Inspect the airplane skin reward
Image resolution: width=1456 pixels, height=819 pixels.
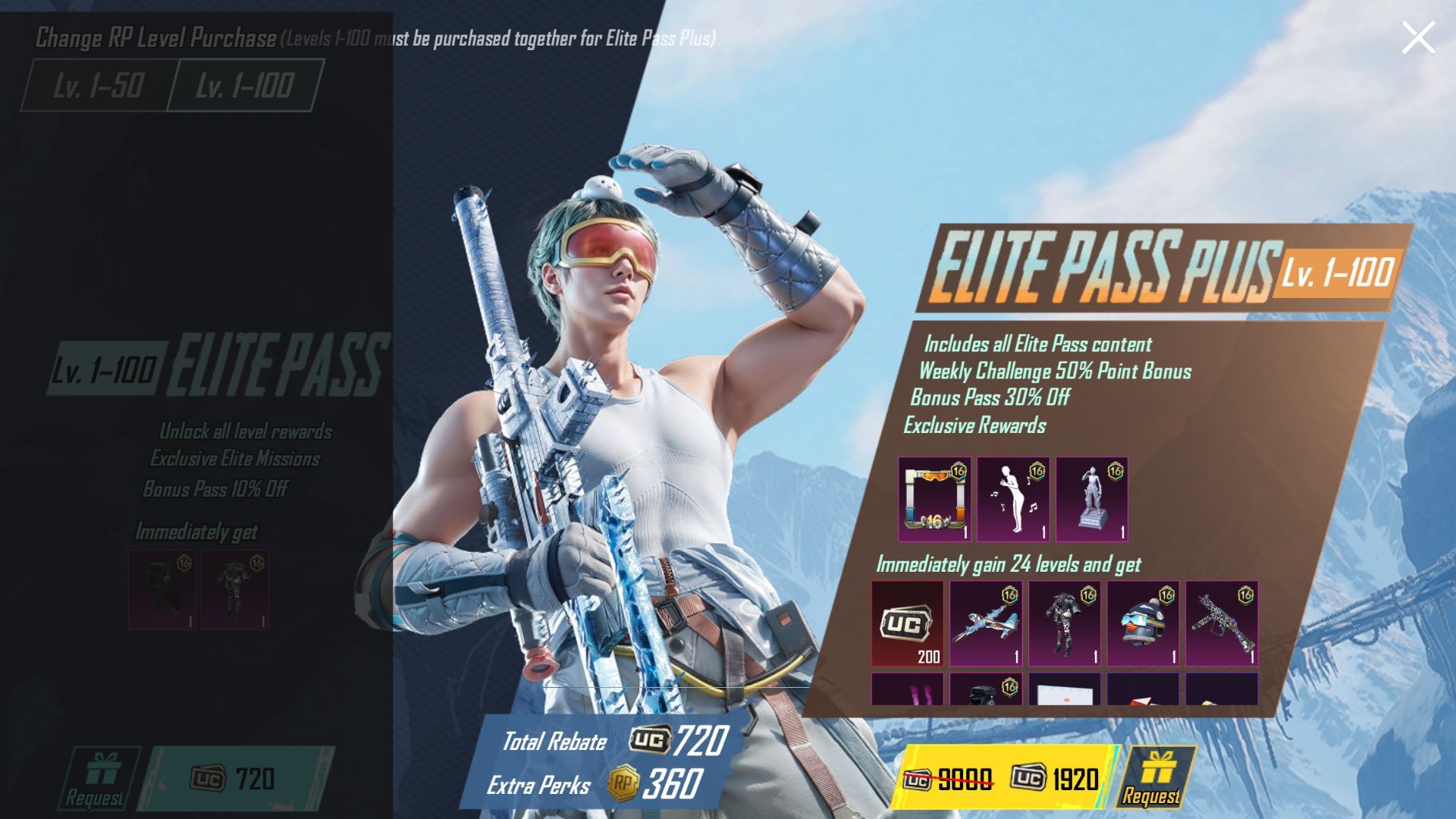(986, 623)
